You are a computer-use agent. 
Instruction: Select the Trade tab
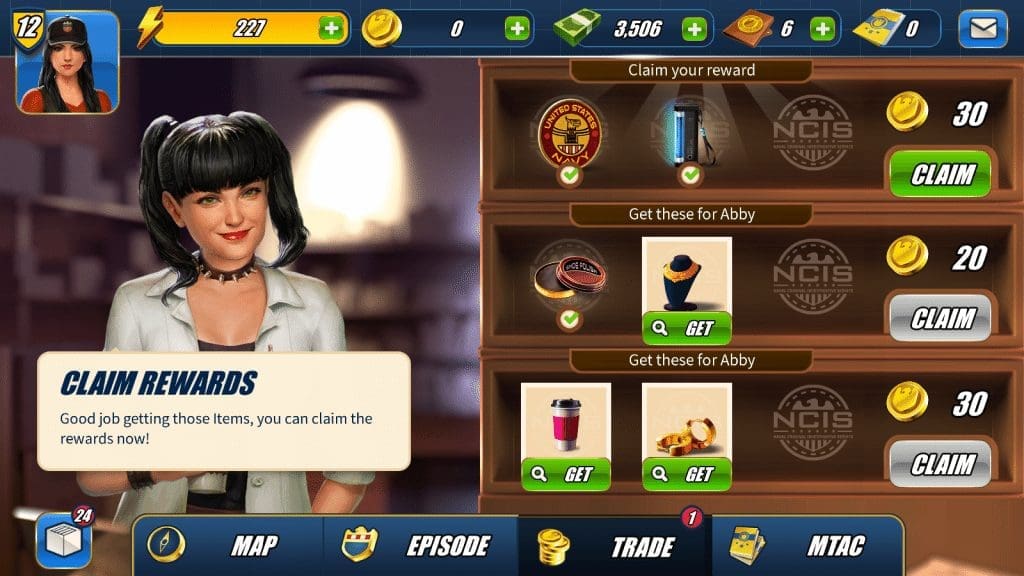[x=614, y=547]
